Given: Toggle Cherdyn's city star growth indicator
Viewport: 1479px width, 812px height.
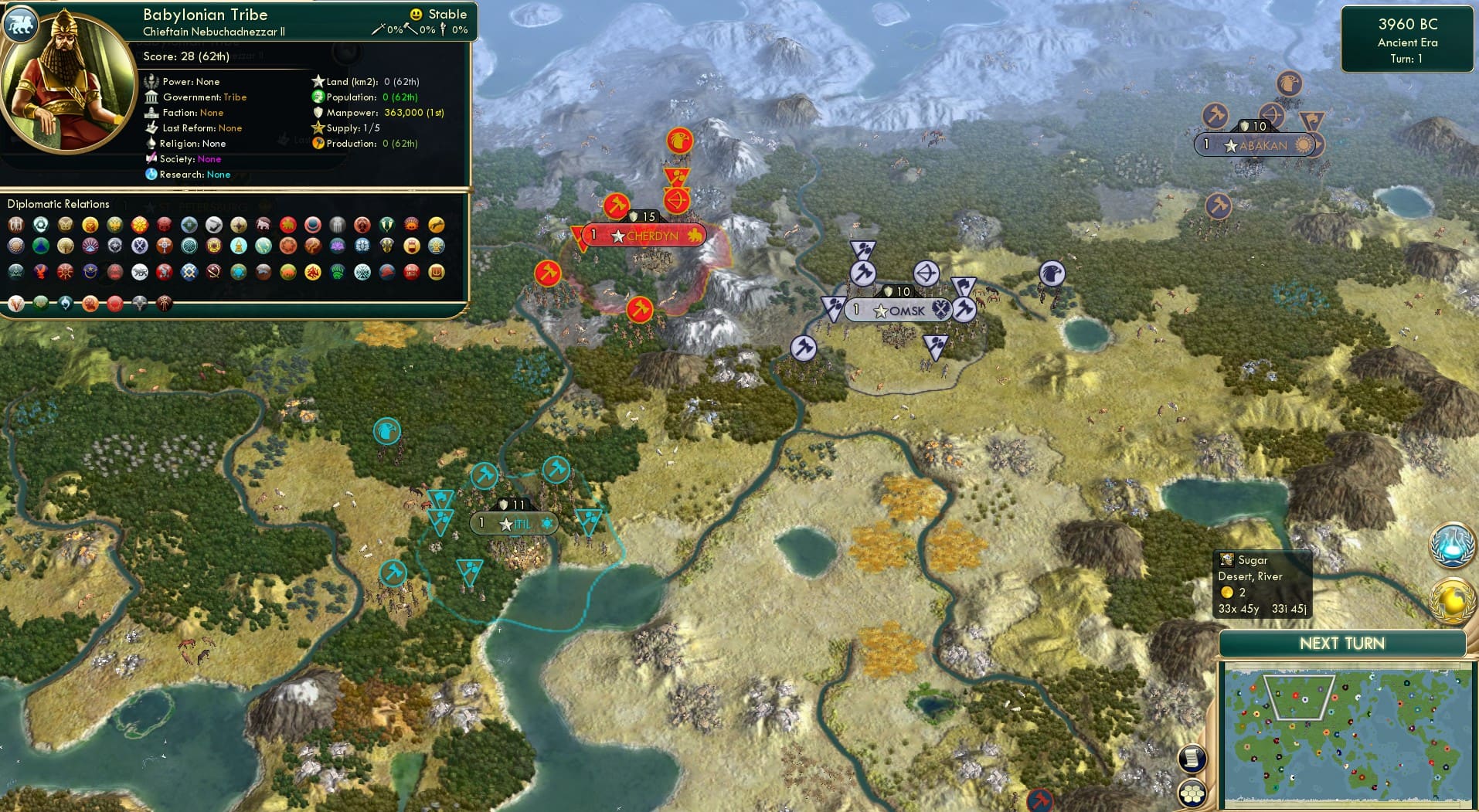Looking at the screenshot, I should (x=617, y=236).
